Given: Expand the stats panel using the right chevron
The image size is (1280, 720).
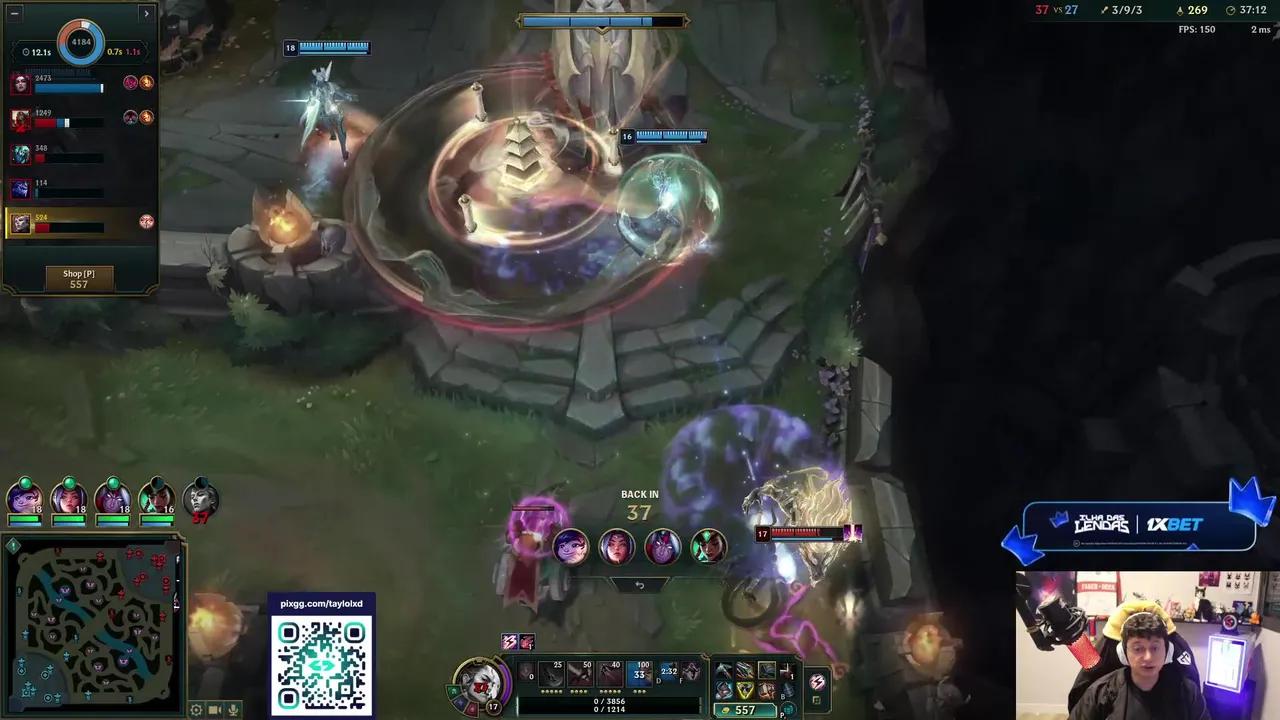Looking at the screenshot, I should tap(146, 13).
